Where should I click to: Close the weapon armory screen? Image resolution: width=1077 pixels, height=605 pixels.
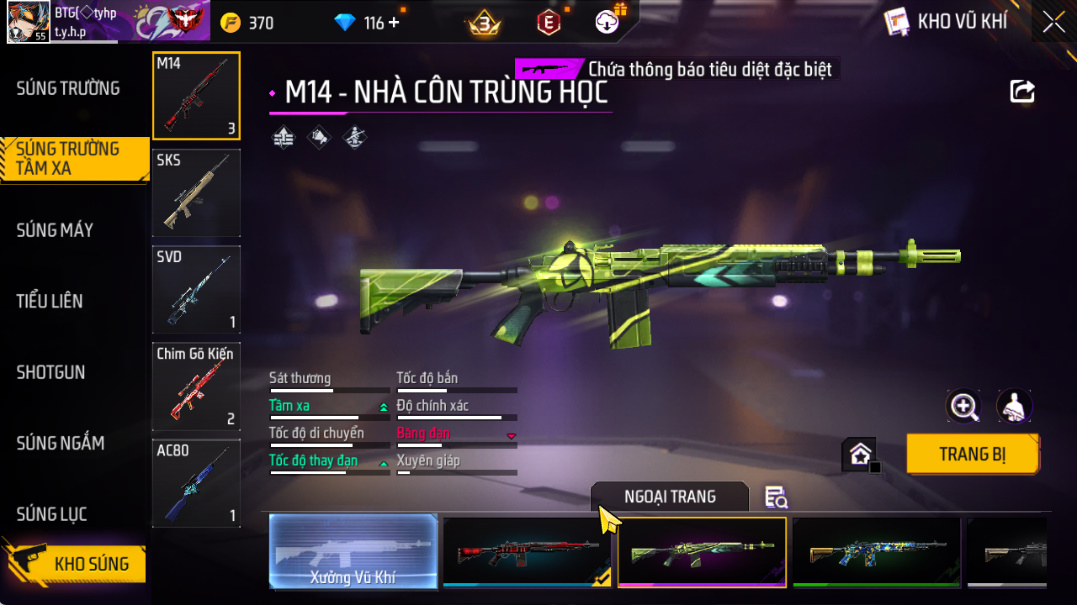click(1054, 22)
